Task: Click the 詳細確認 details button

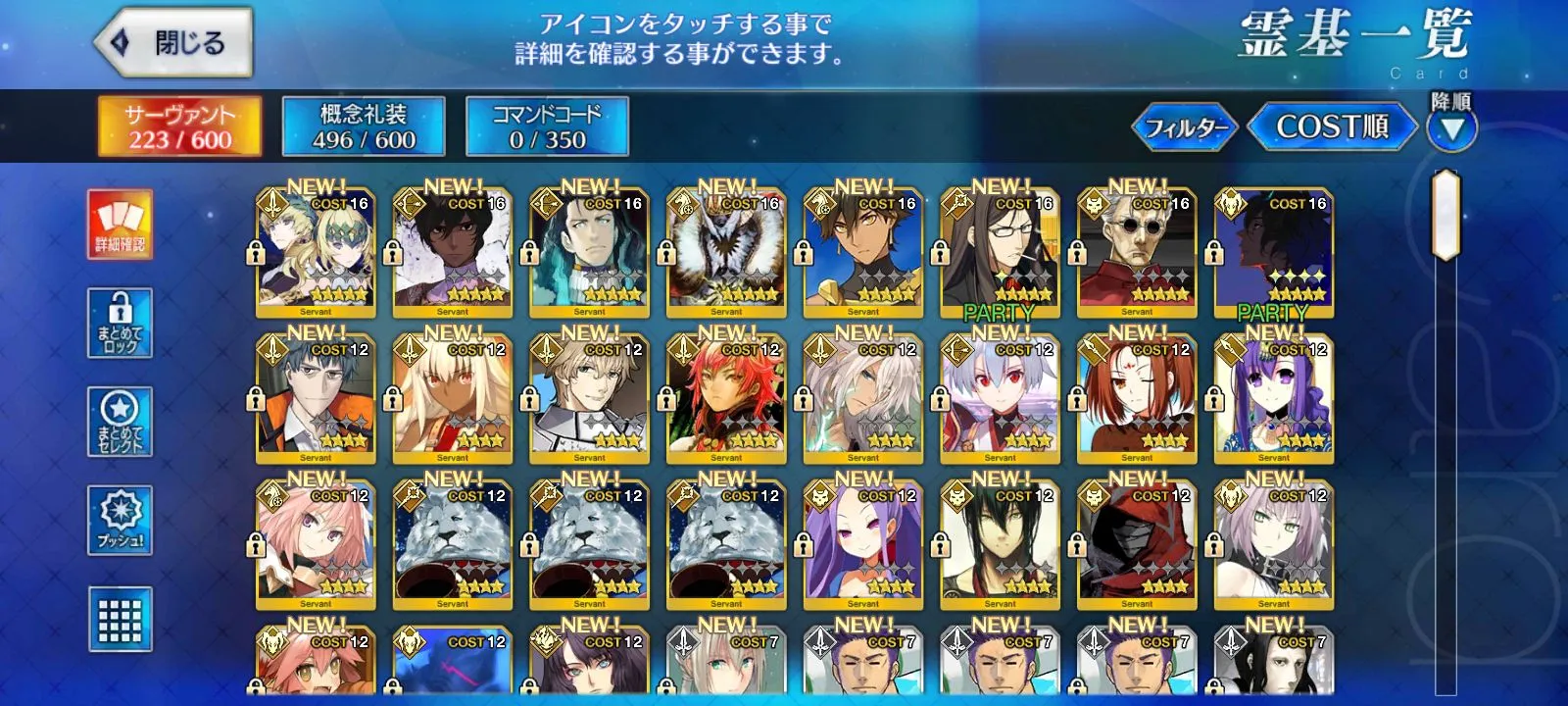Action: 120,225
